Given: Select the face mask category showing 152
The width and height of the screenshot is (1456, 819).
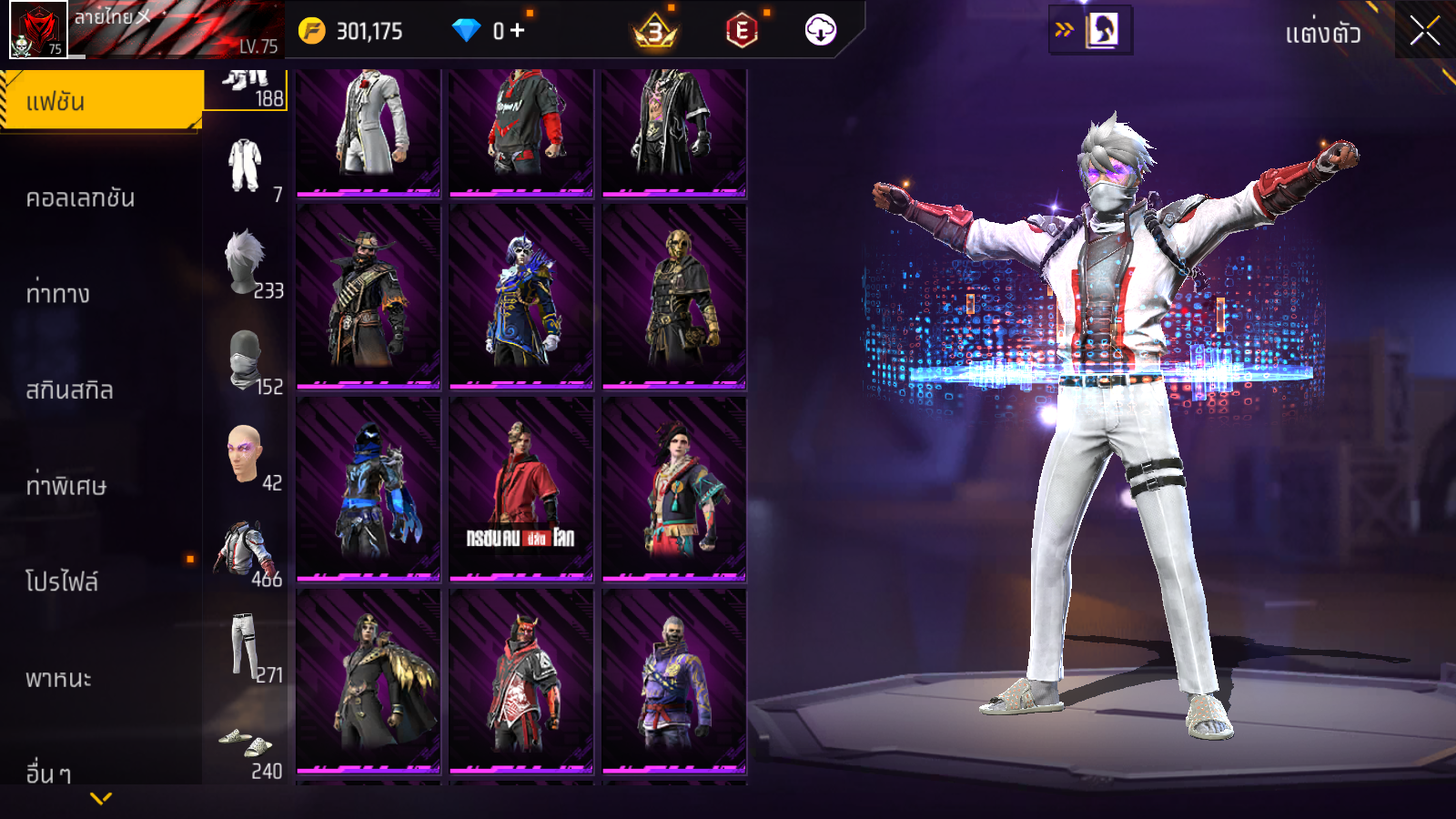Looking at the screenshot, I should [x=246, y=360].
